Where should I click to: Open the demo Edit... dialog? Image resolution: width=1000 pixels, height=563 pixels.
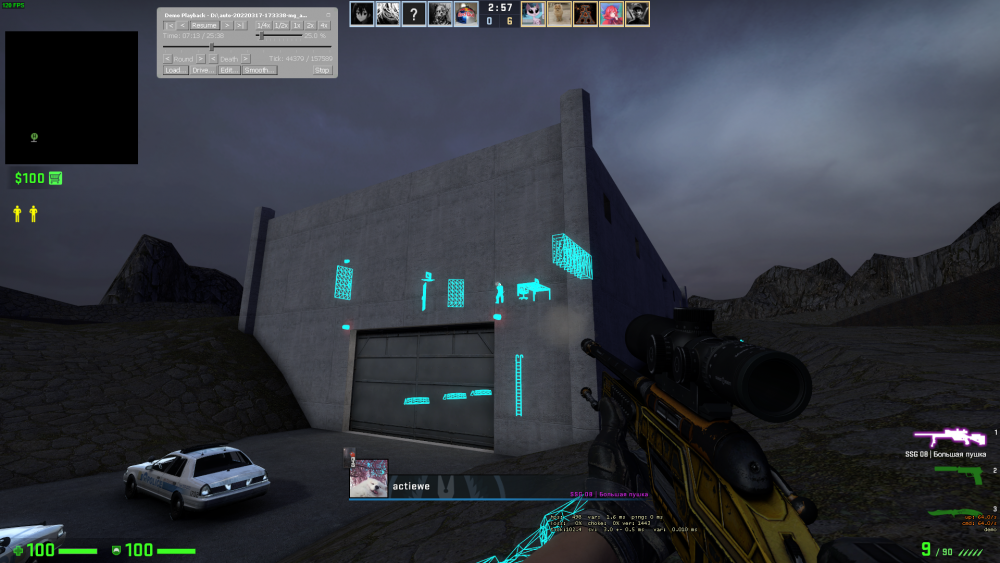(229, 70)
